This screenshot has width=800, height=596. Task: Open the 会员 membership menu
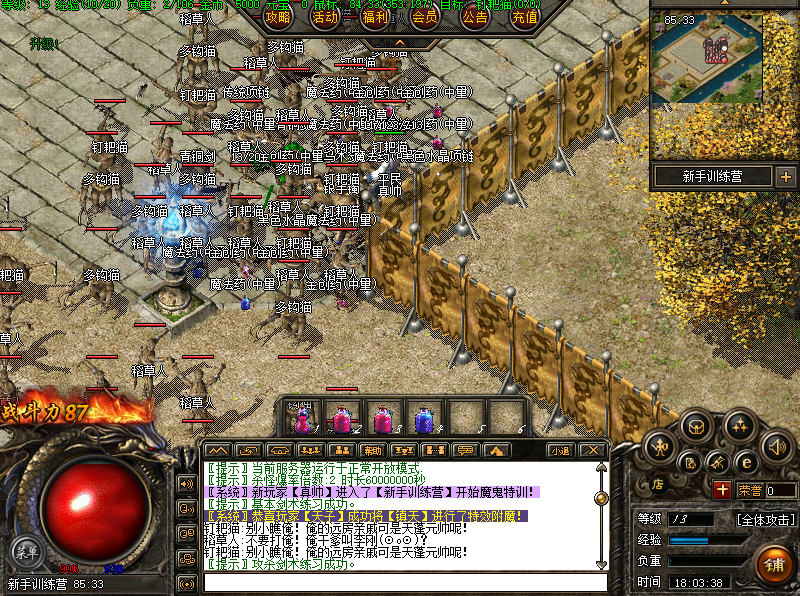tap(425, 17)
